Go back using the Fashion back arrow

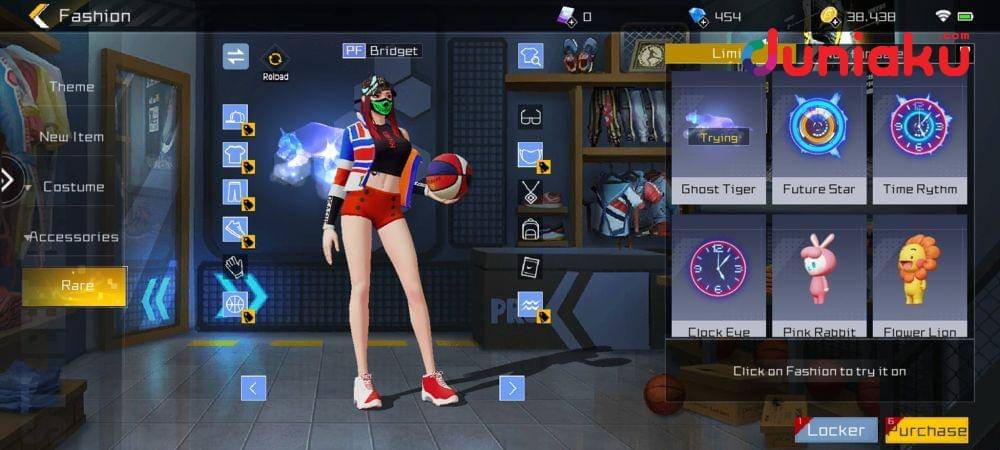pyautogui.click(x=39, y=15)
